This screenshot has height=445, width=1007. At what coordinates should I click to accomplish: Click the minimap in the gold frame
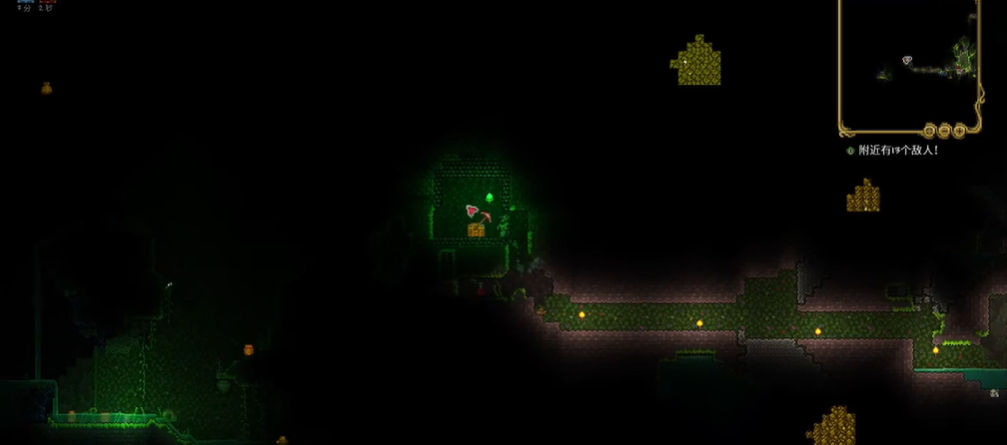click(908, 58)
